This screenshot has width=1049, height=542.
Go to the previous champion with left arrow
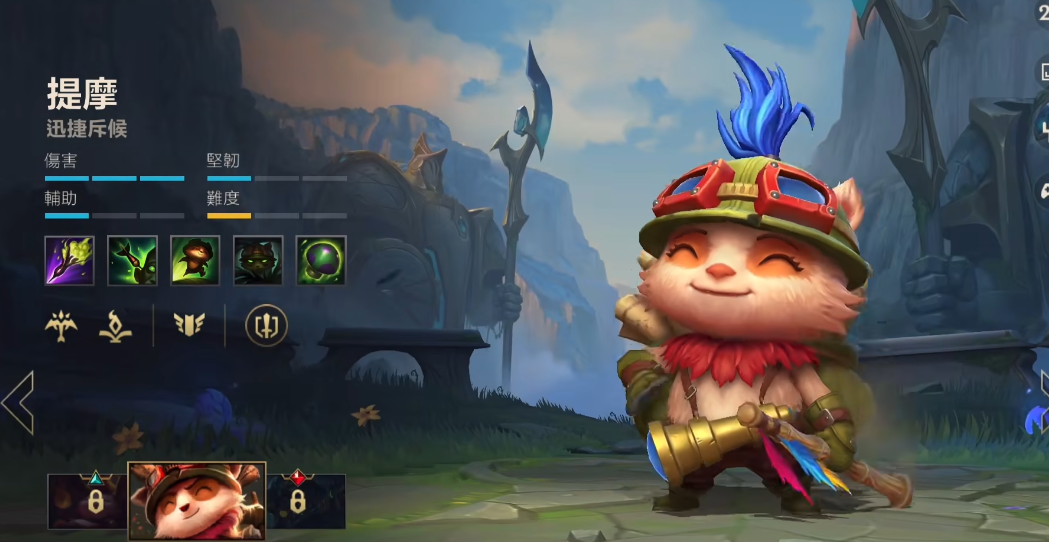[18, 402]
